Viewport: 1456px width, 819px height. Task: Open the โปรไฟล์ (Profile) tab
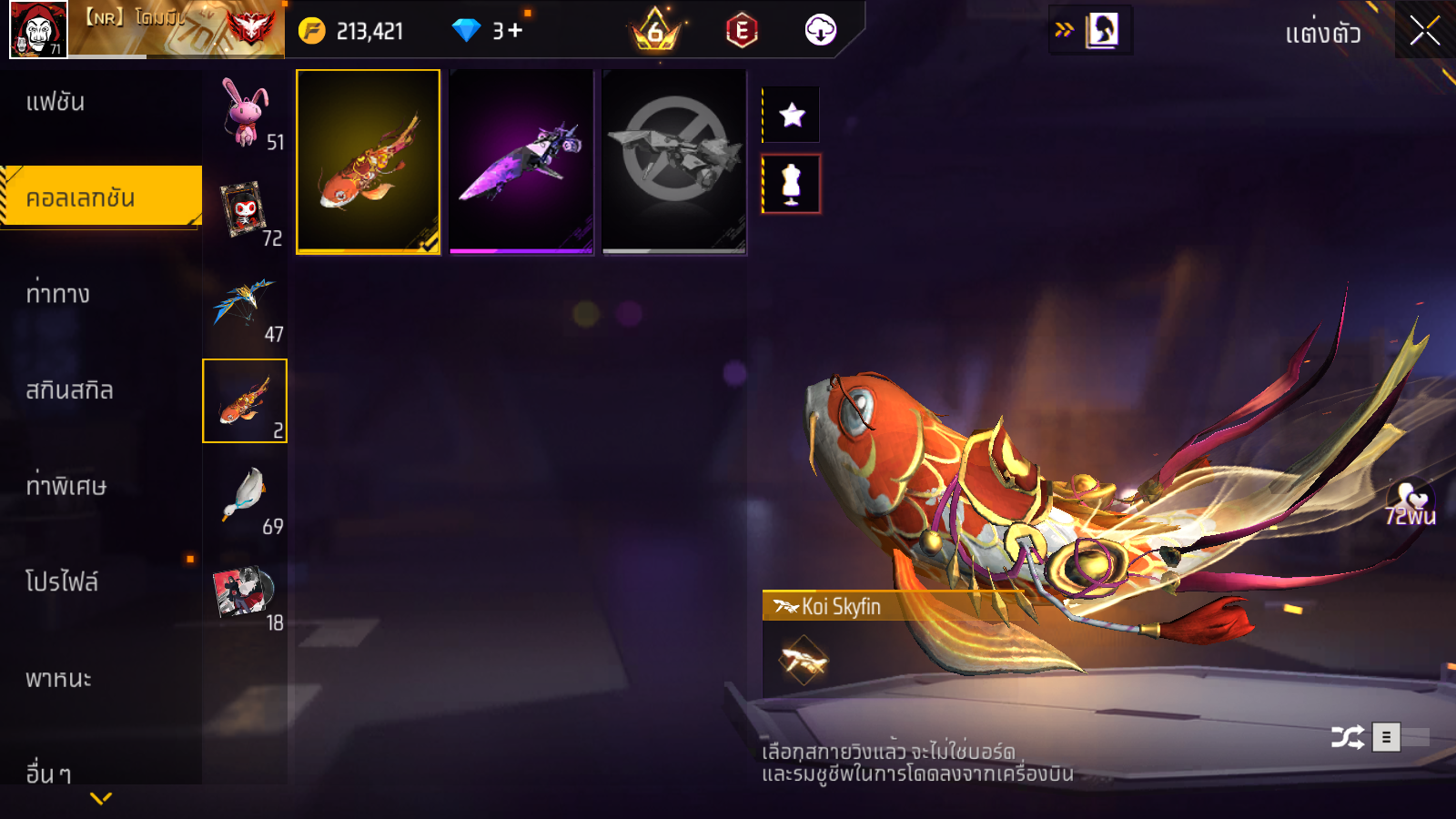click(62, 582)
